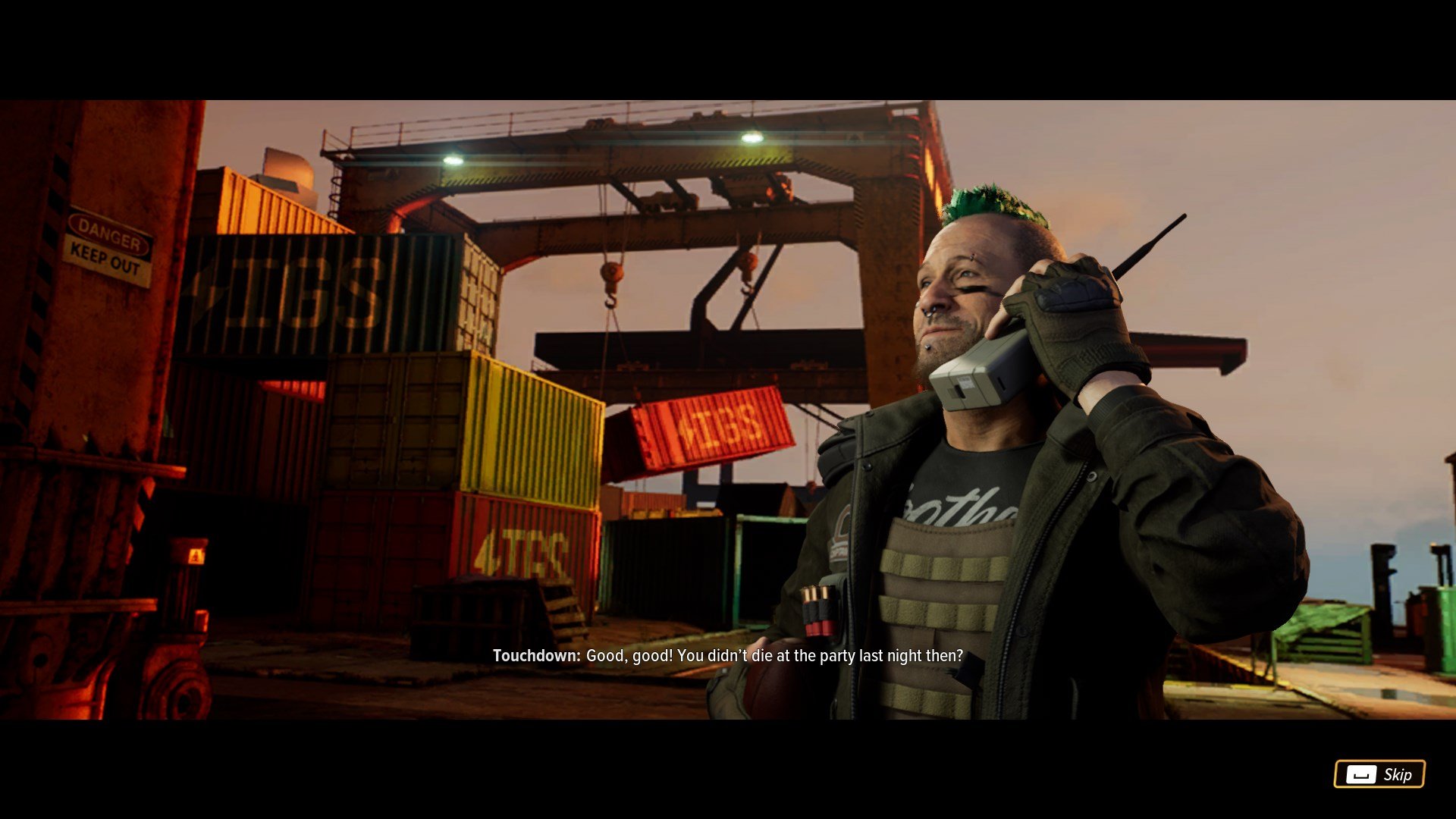The height and width of the screenshot is (819, 1456).
Task: Click the spacebar key icon in Skip prompt
Action: [x=1360, y=775]
